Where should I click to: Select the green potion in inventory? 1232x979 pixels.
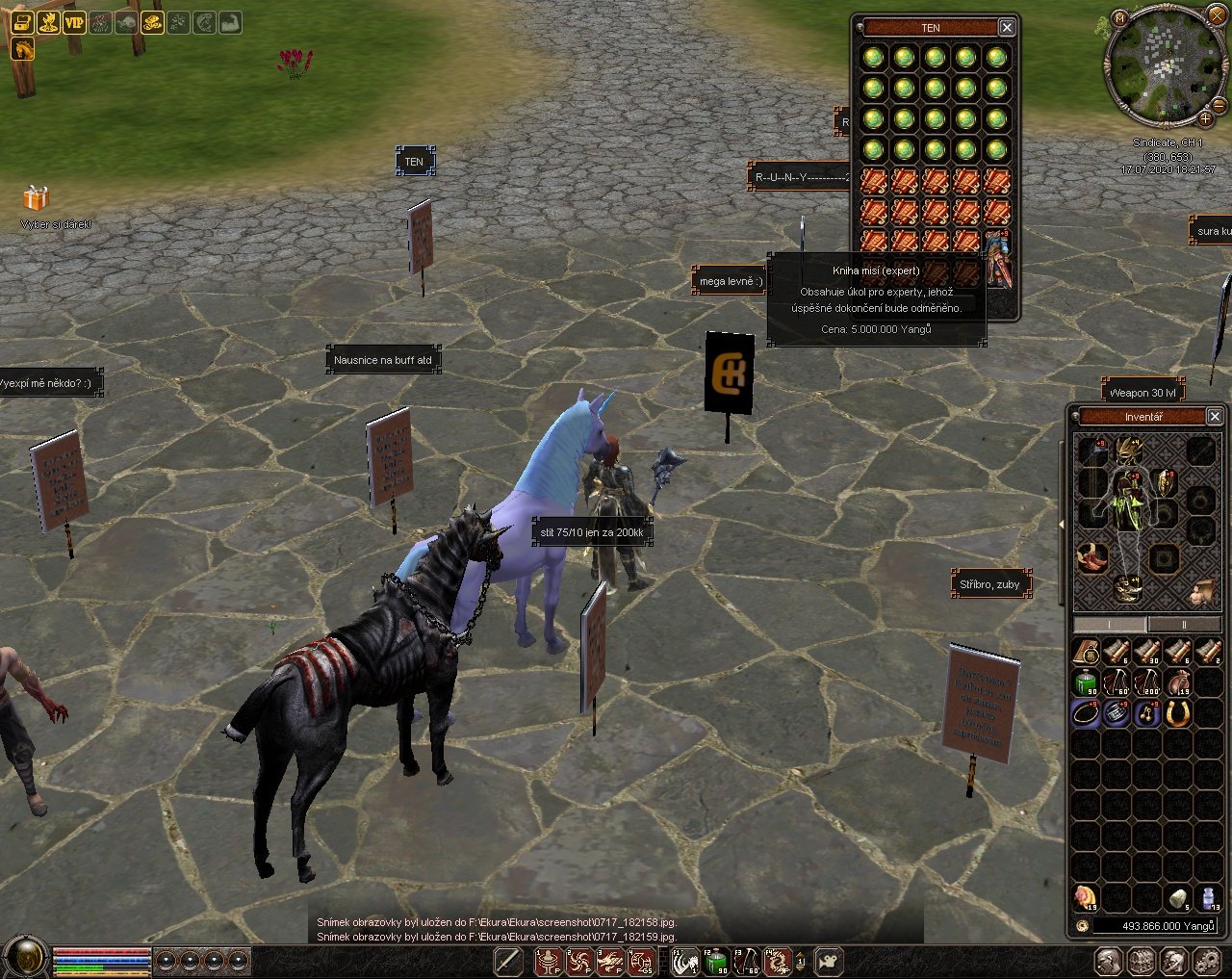(1087, 683)
